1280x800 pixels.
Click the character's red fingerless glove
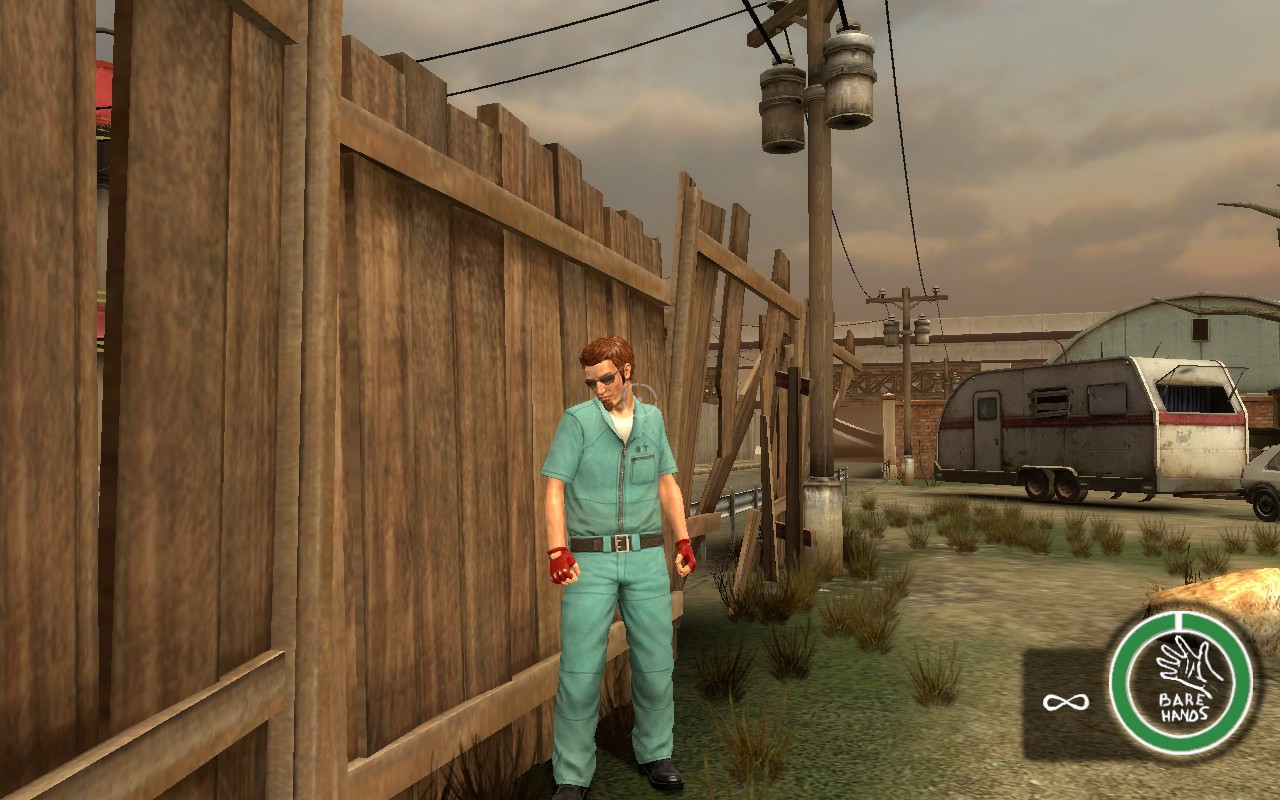(562, 565)
